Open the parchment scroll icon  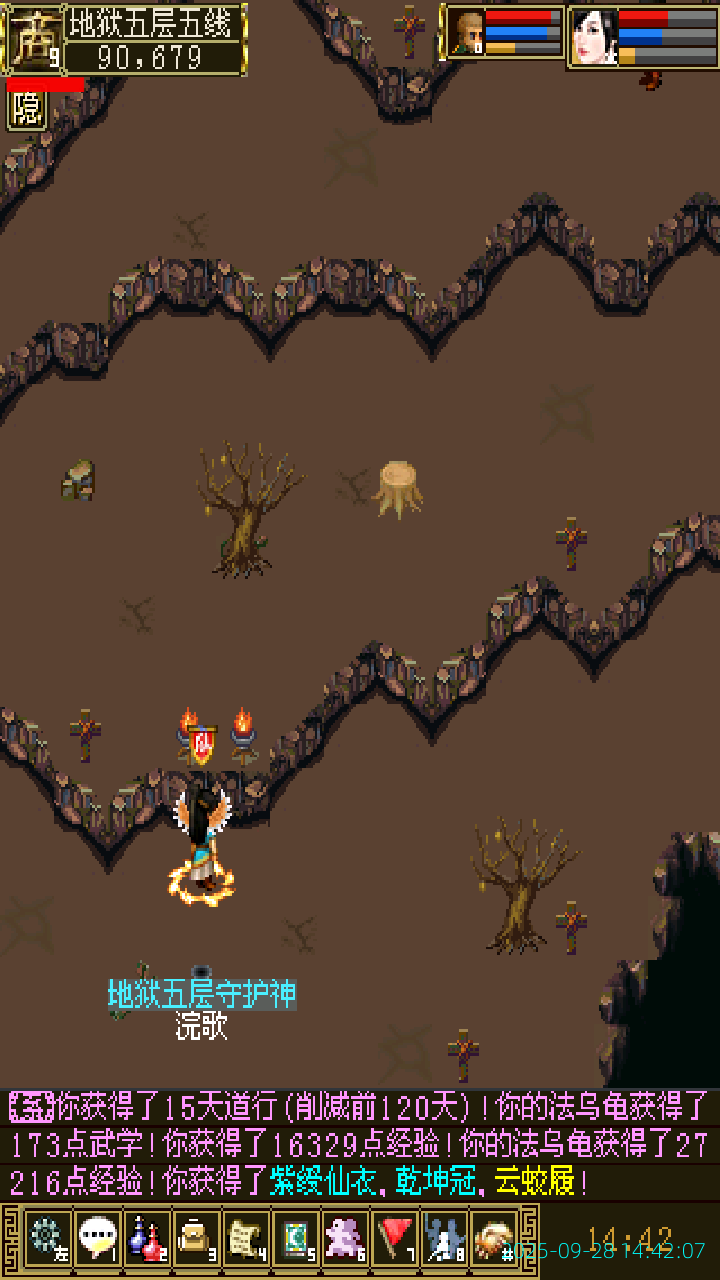pos(246,1238)
